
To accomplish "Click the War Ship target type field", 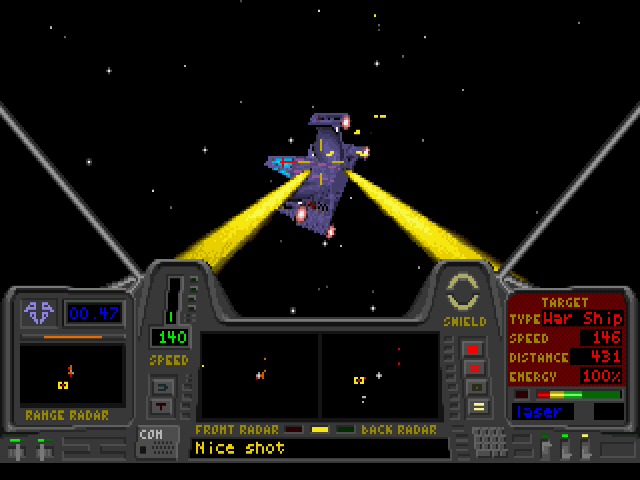I will pyautogui.click(x=583, y=319).
